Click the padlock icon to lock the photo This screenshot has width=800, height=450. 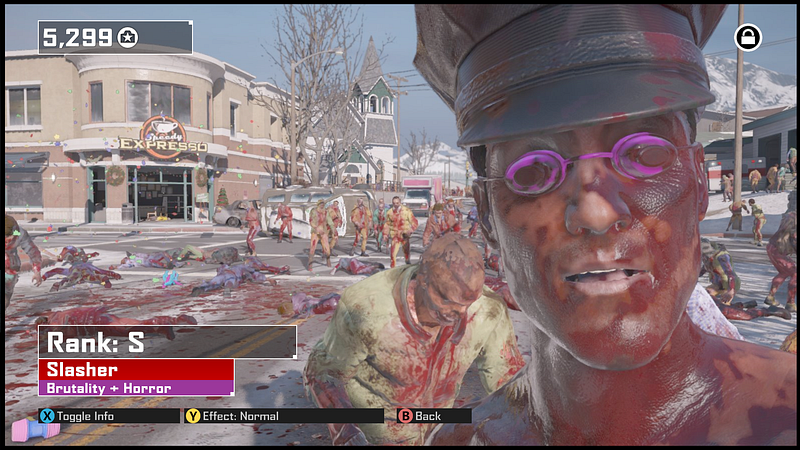[747, 38]
